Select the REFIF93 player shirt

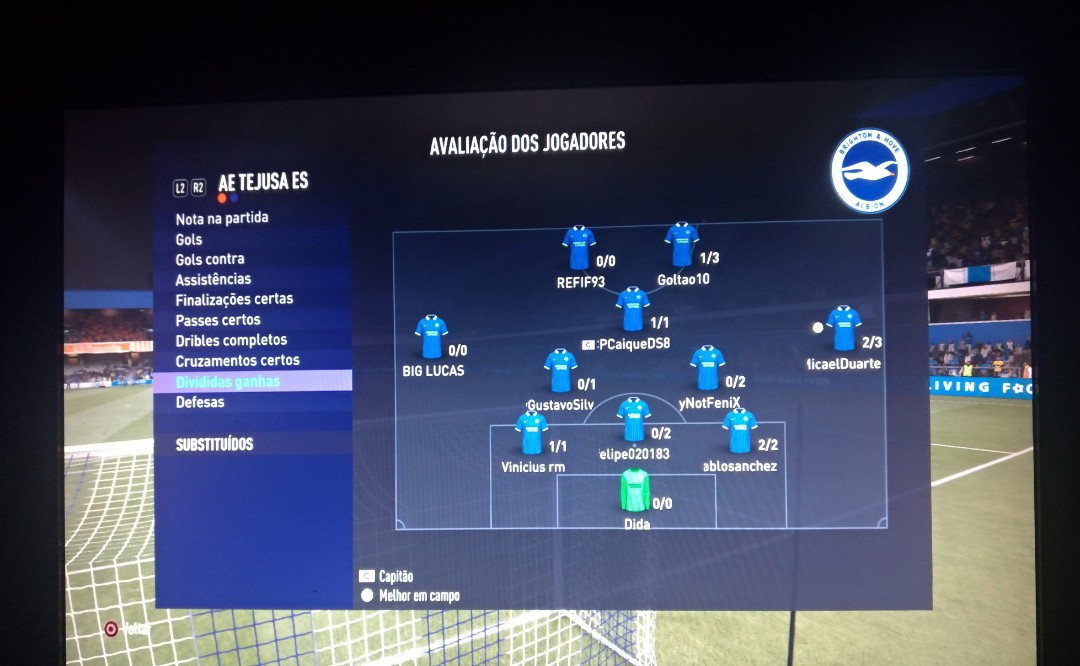point(578,248)
